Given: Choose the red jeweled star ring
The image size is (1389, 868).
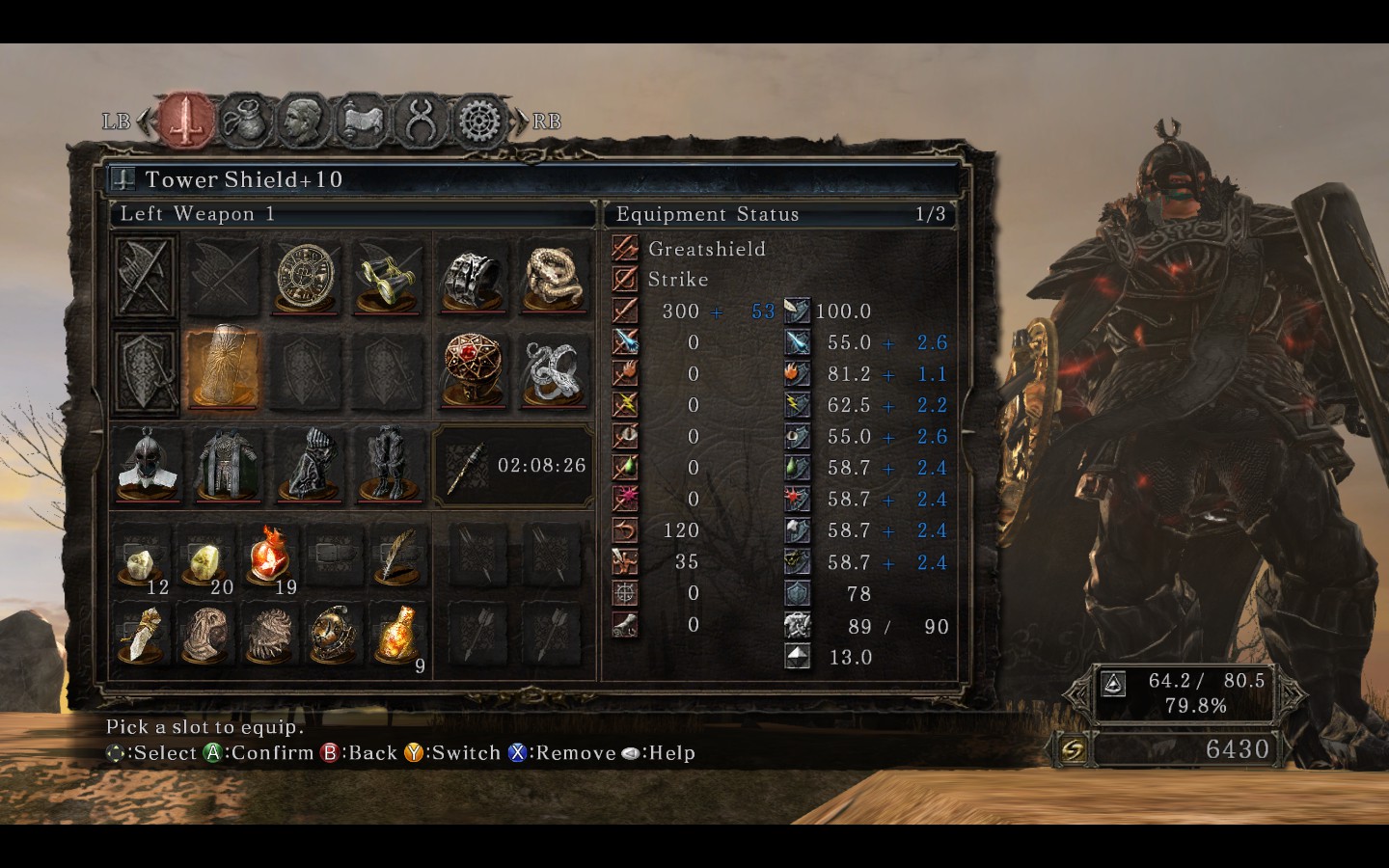Looking at the screenshot, I should tap(473, 369).
